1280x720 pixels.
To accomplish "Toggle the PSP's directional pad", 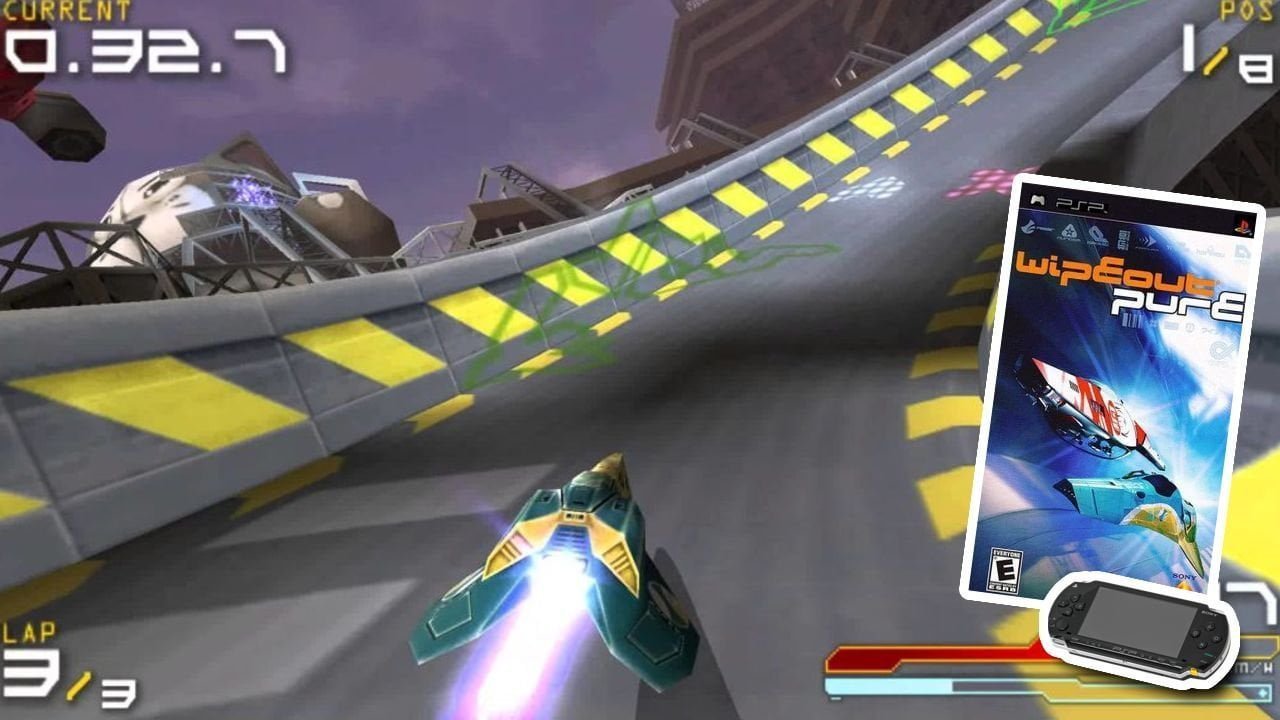I will click(x=1070, y=603).
